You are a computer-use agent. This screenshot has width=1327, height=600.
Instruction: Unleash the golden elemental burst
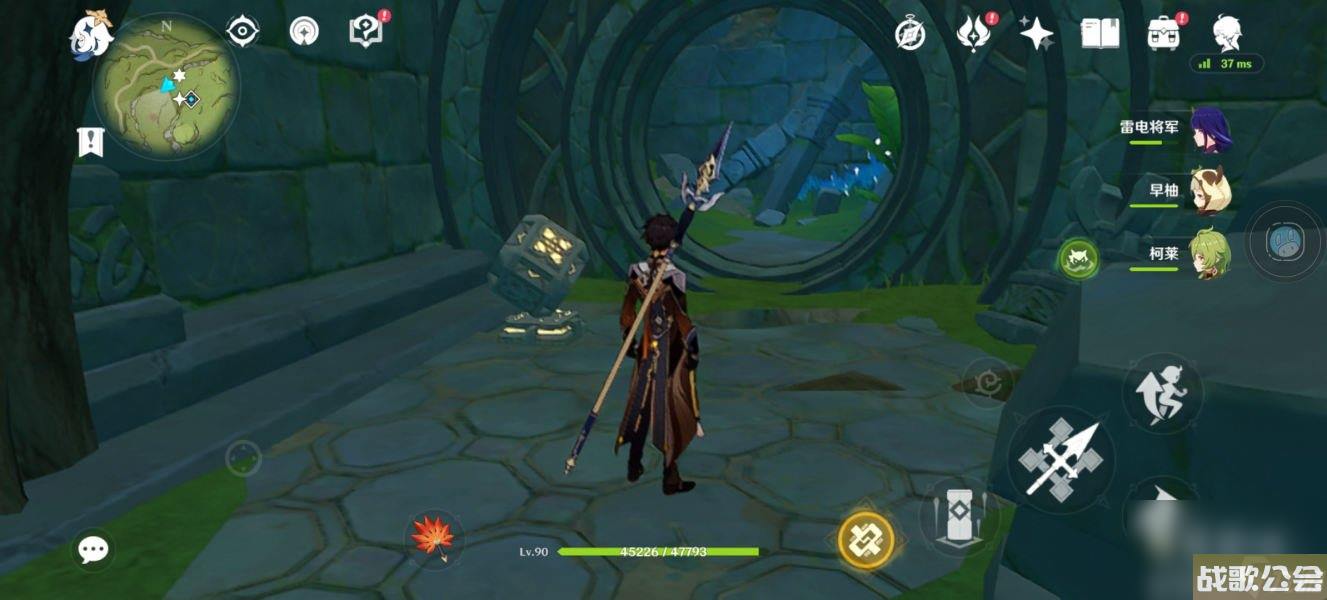click(x=866, y=540)
